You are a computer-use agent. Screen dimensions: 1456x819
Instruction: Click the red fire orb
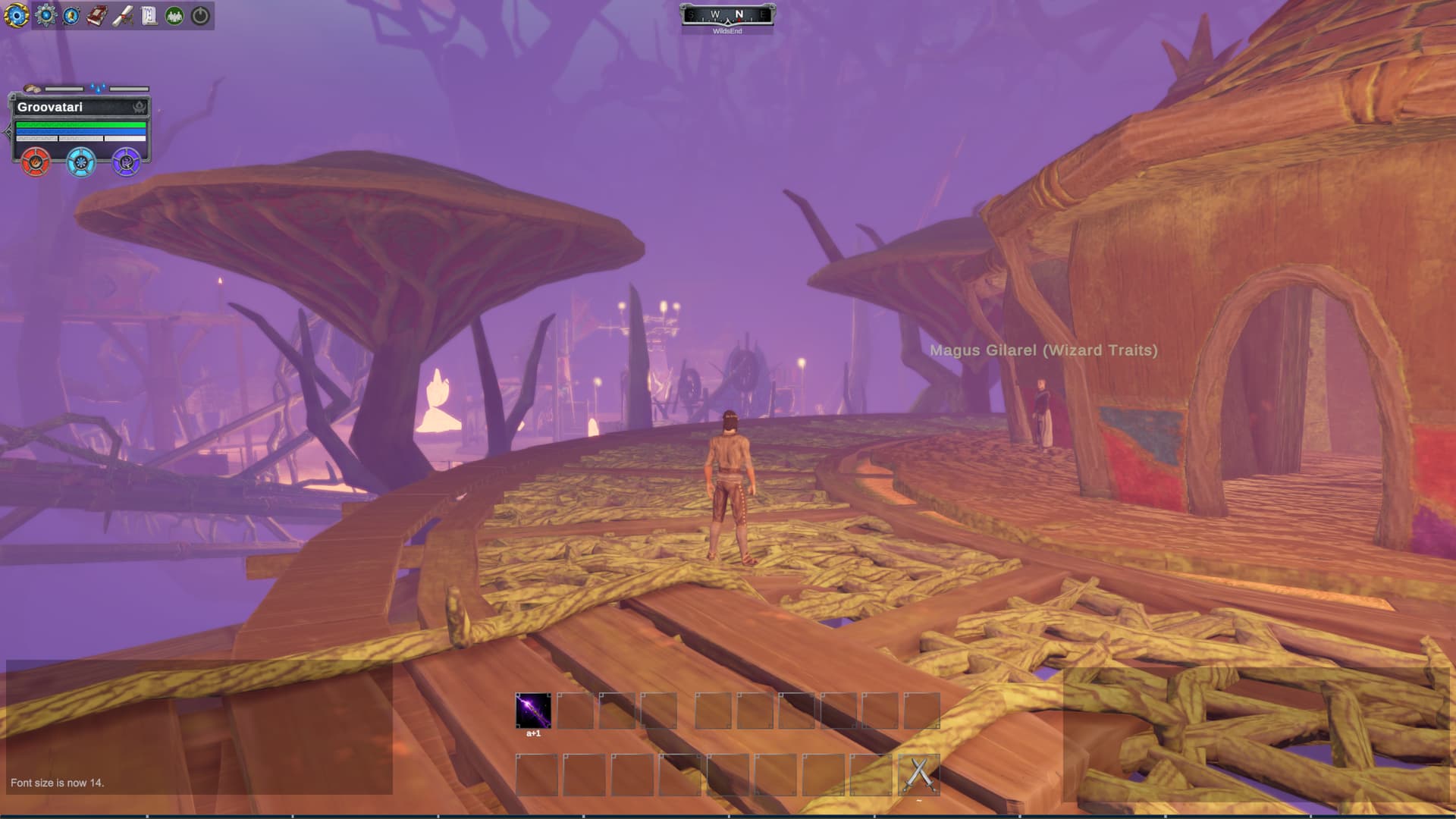point(35,162)
